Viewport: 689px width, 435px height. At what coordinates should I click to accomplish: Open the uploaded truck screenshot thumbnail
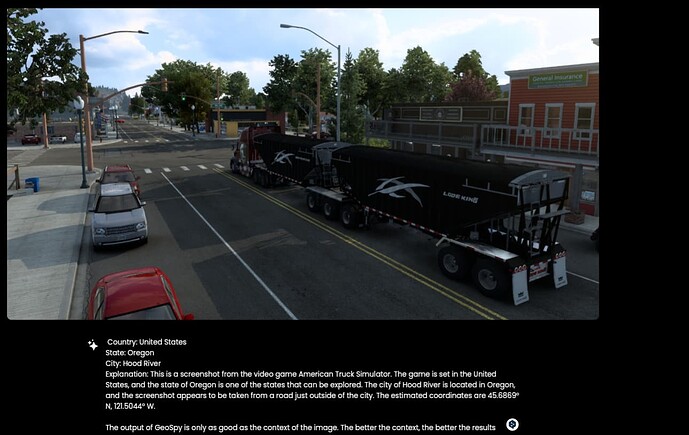303,164
